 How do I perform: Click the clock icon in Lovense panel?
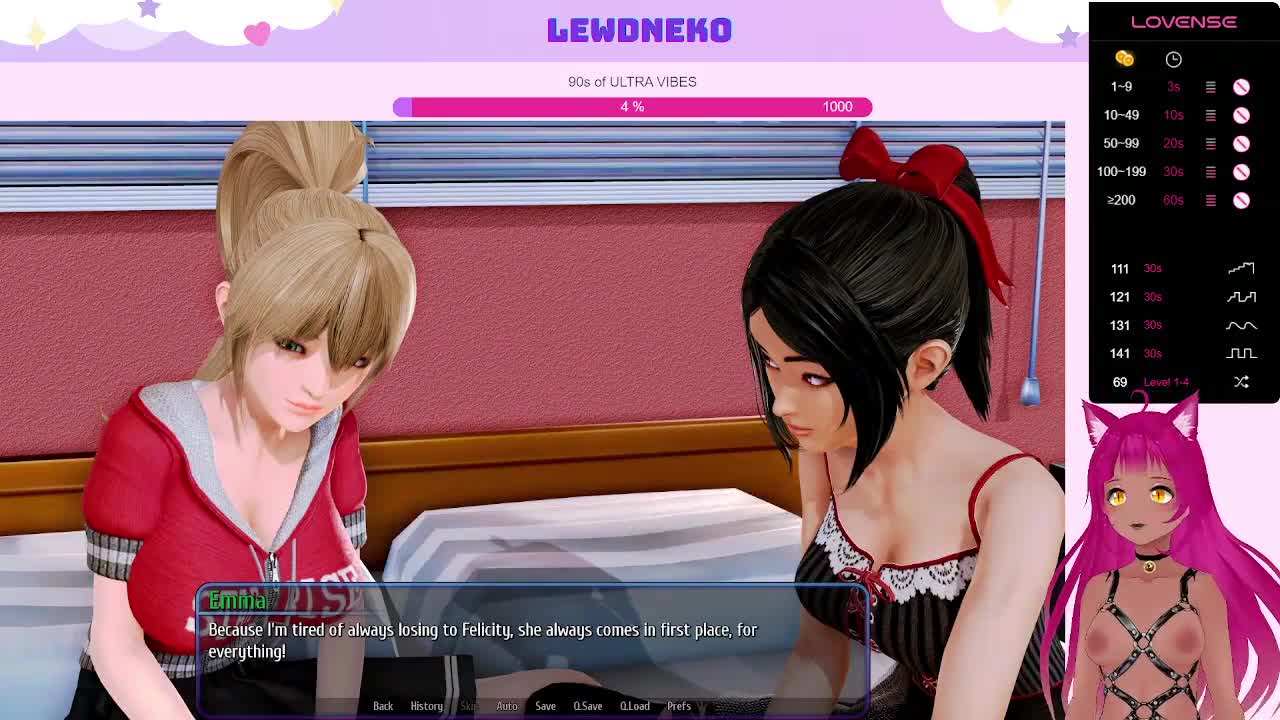(1173, 59)
